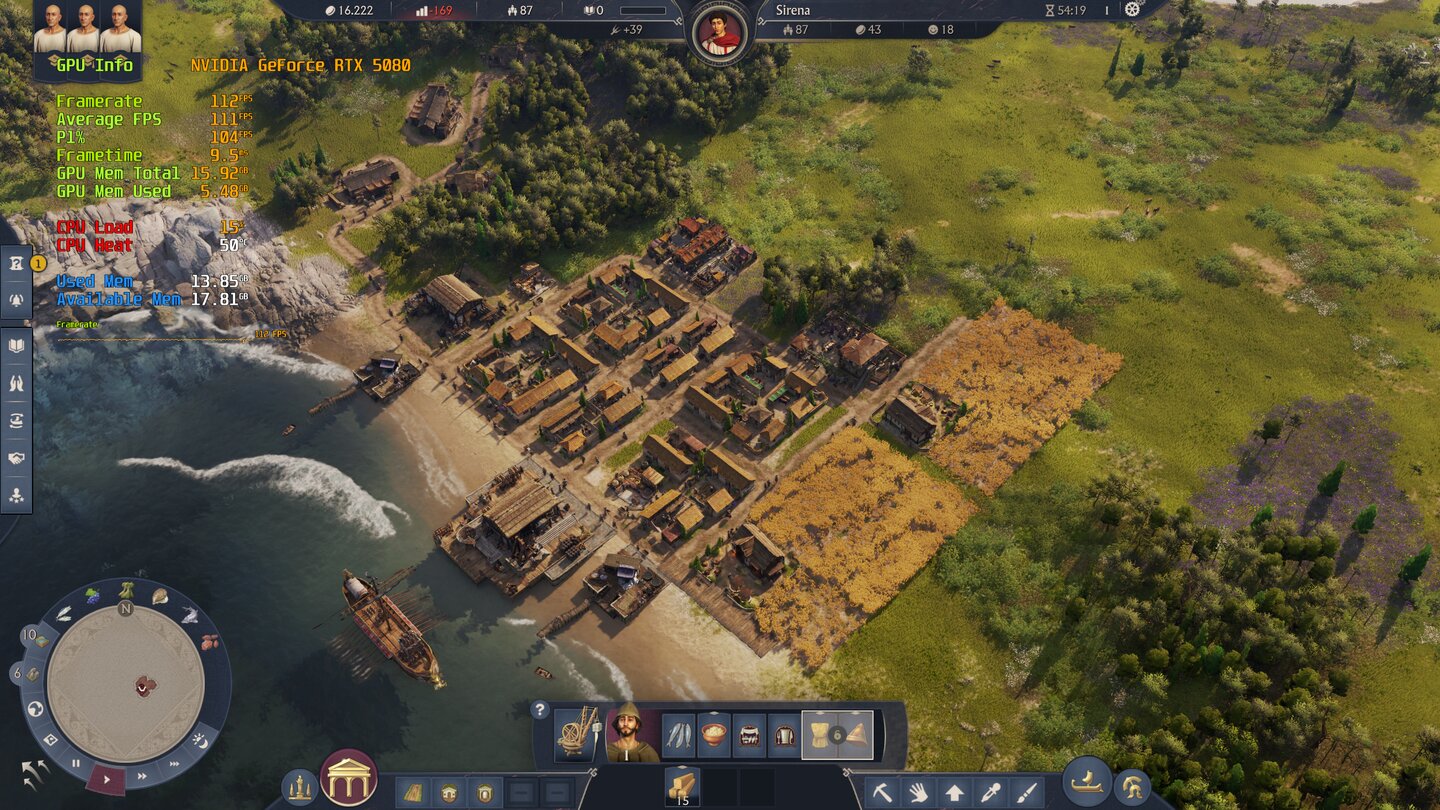Choose the porridge bowl building icon
This screenshot has width=1440, height=810.
click(714, 736)
